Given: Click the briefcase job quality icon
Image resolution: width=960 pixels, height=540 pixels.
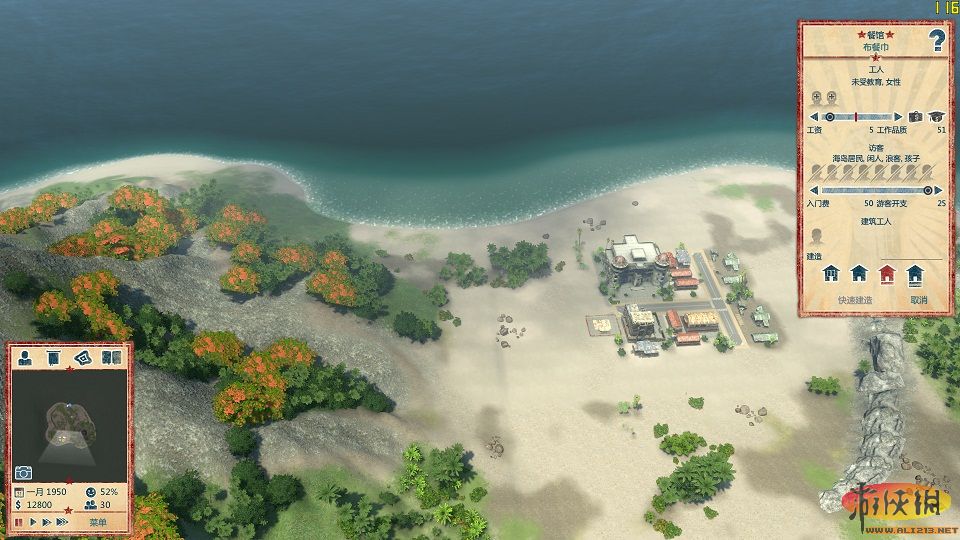Looking at the screenshot, I should click(x=915, y=117).
